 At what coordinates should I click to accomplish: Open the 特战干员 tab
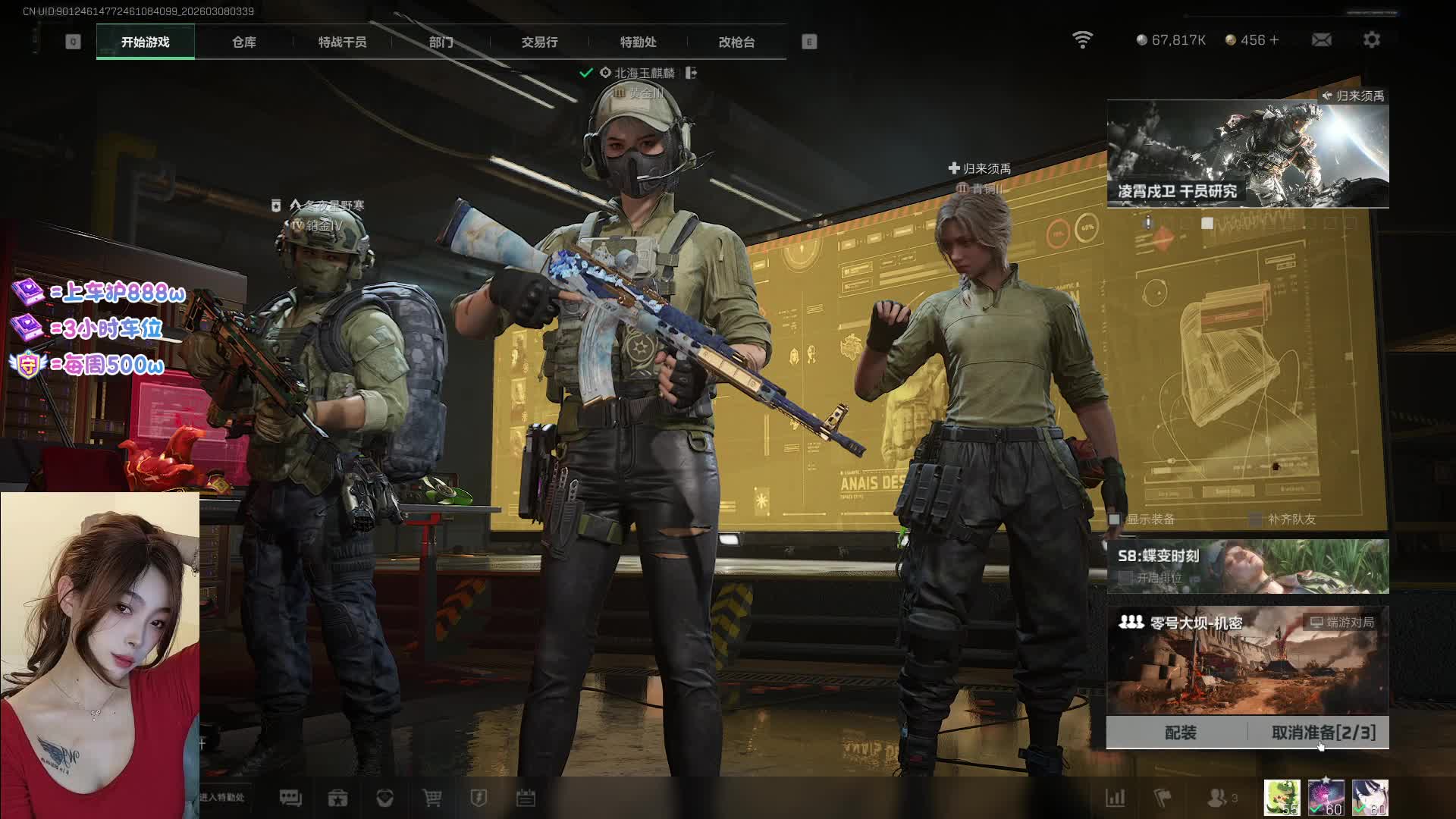tap(342, 42)
